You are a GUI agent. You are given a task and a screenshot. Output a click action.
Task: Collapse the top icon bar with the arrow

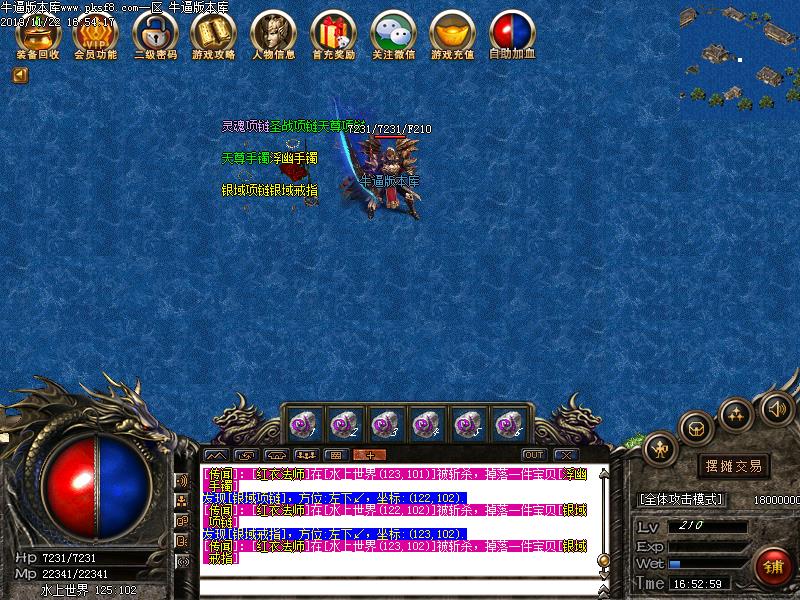[20, 75]
